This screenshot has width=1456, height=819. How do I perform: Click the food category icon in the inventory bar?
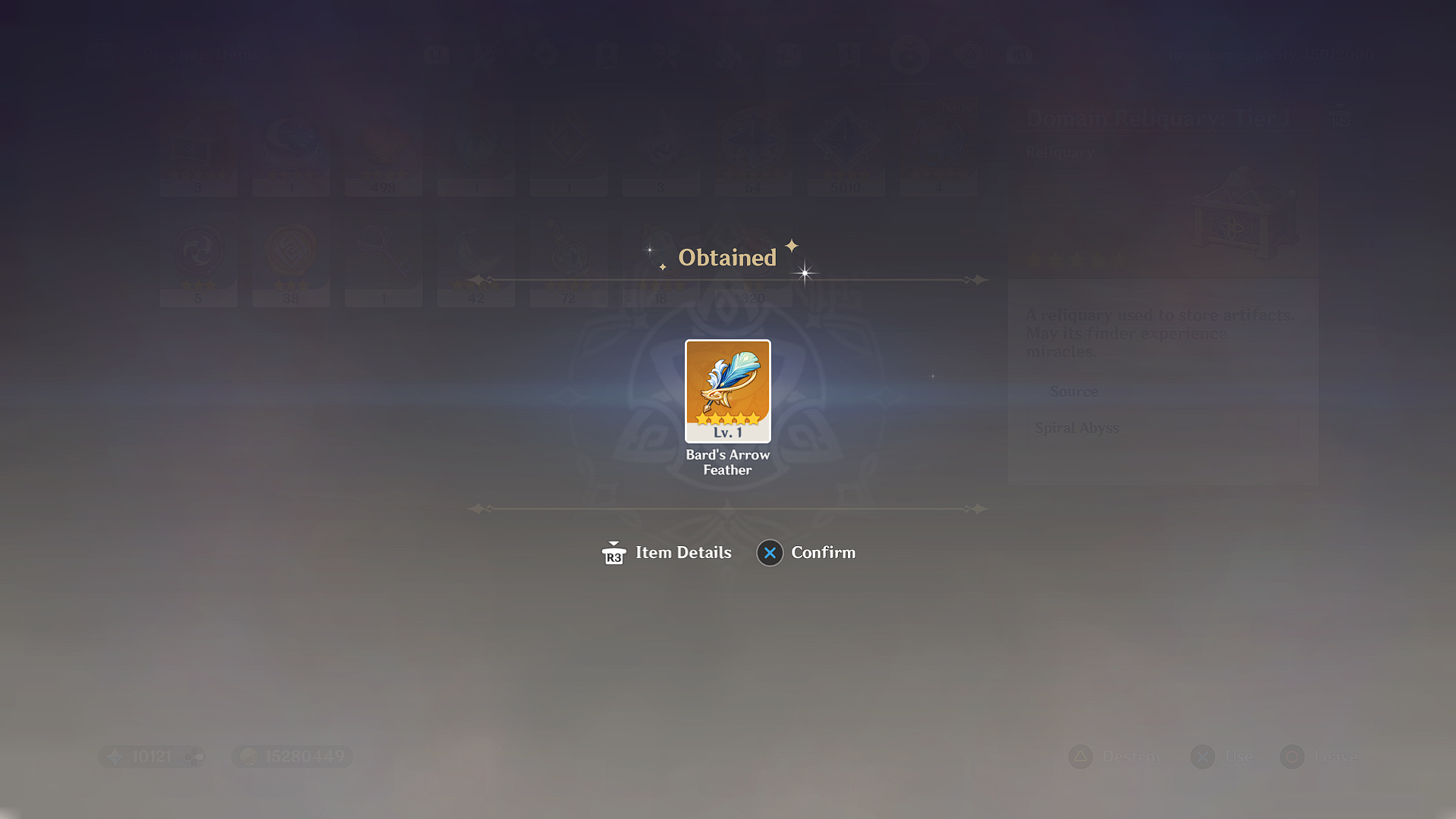(x=668, y=55)
